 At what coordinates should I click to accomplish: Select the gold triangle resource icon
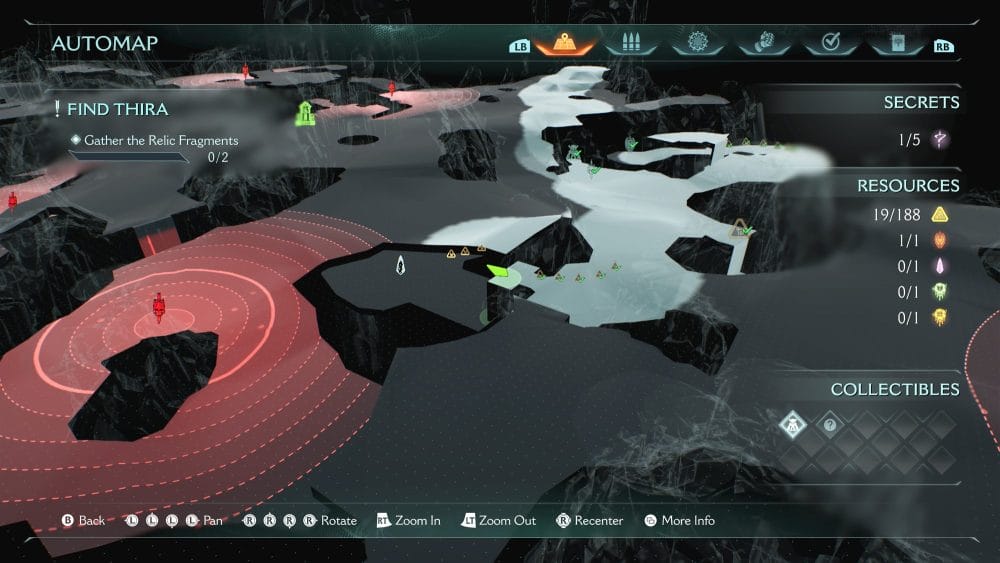tap(940, 213)
